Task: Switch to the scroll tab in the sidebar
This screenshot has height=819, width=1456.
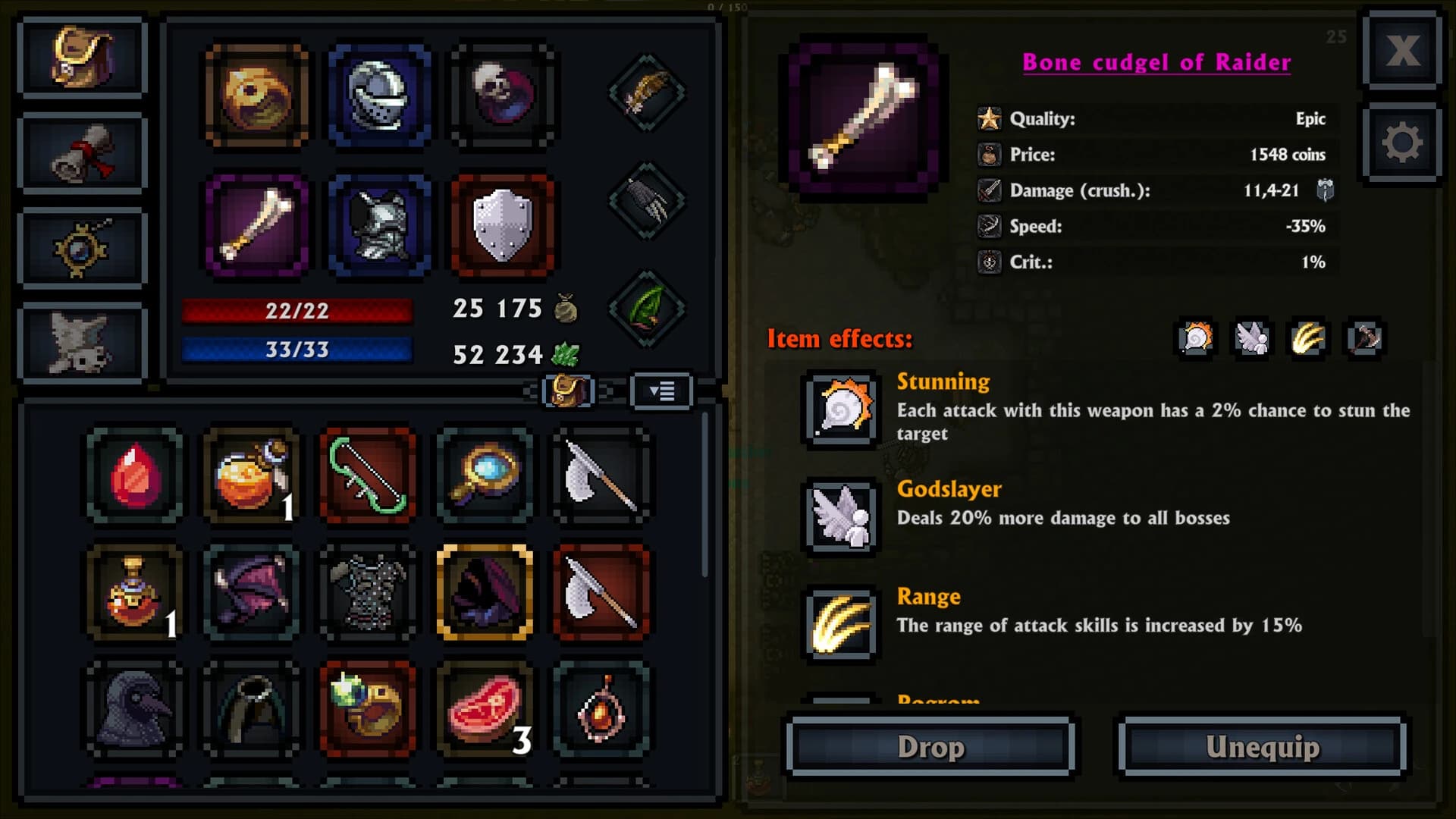Action: pyautogui.click(x=82, y=152)
